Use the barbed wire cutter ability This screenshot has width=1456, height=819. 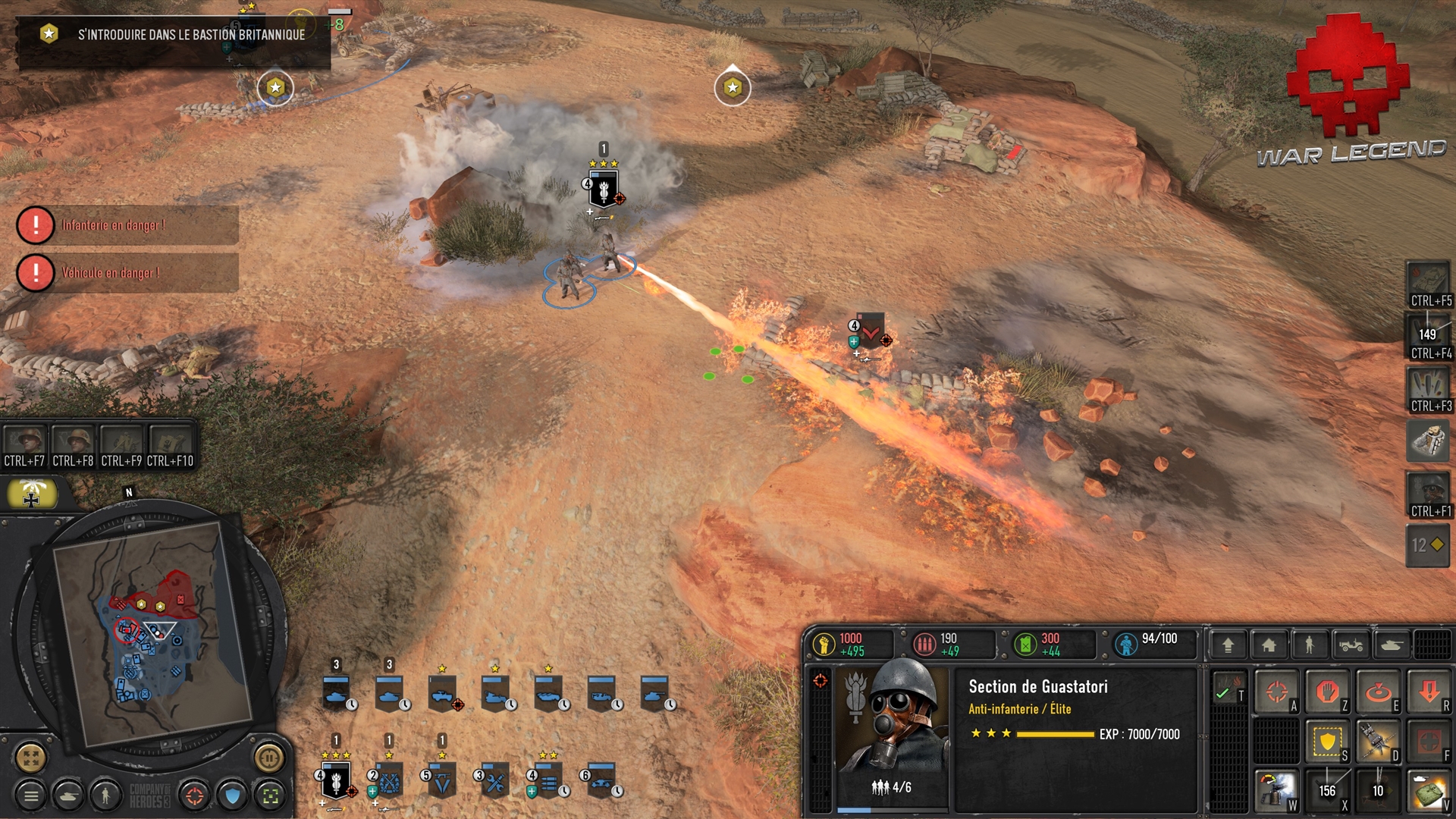(1377, 741)
